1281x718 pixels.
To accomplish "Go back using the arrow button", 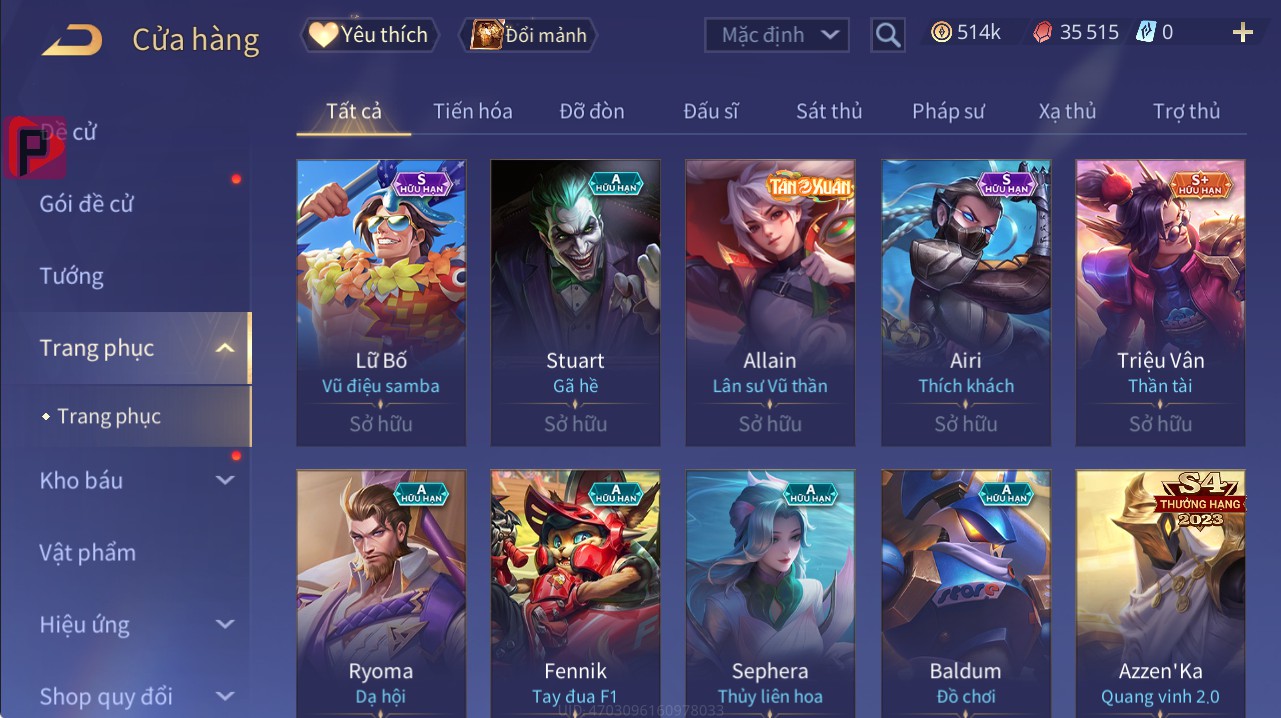I will tap(72, 40).
